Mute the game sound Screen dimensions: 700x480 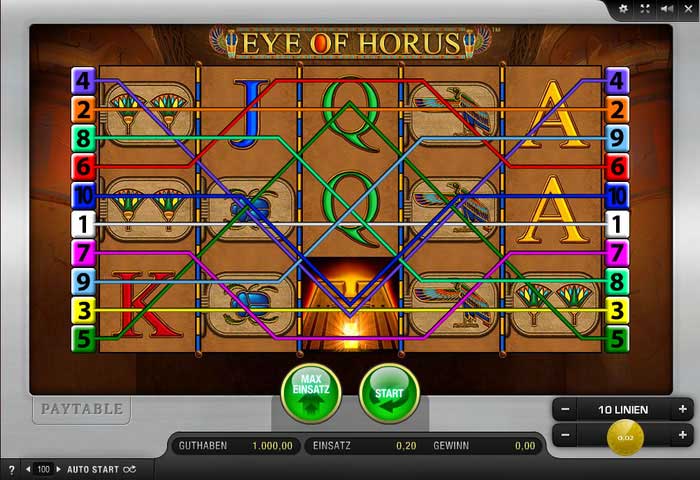[665, 9]
